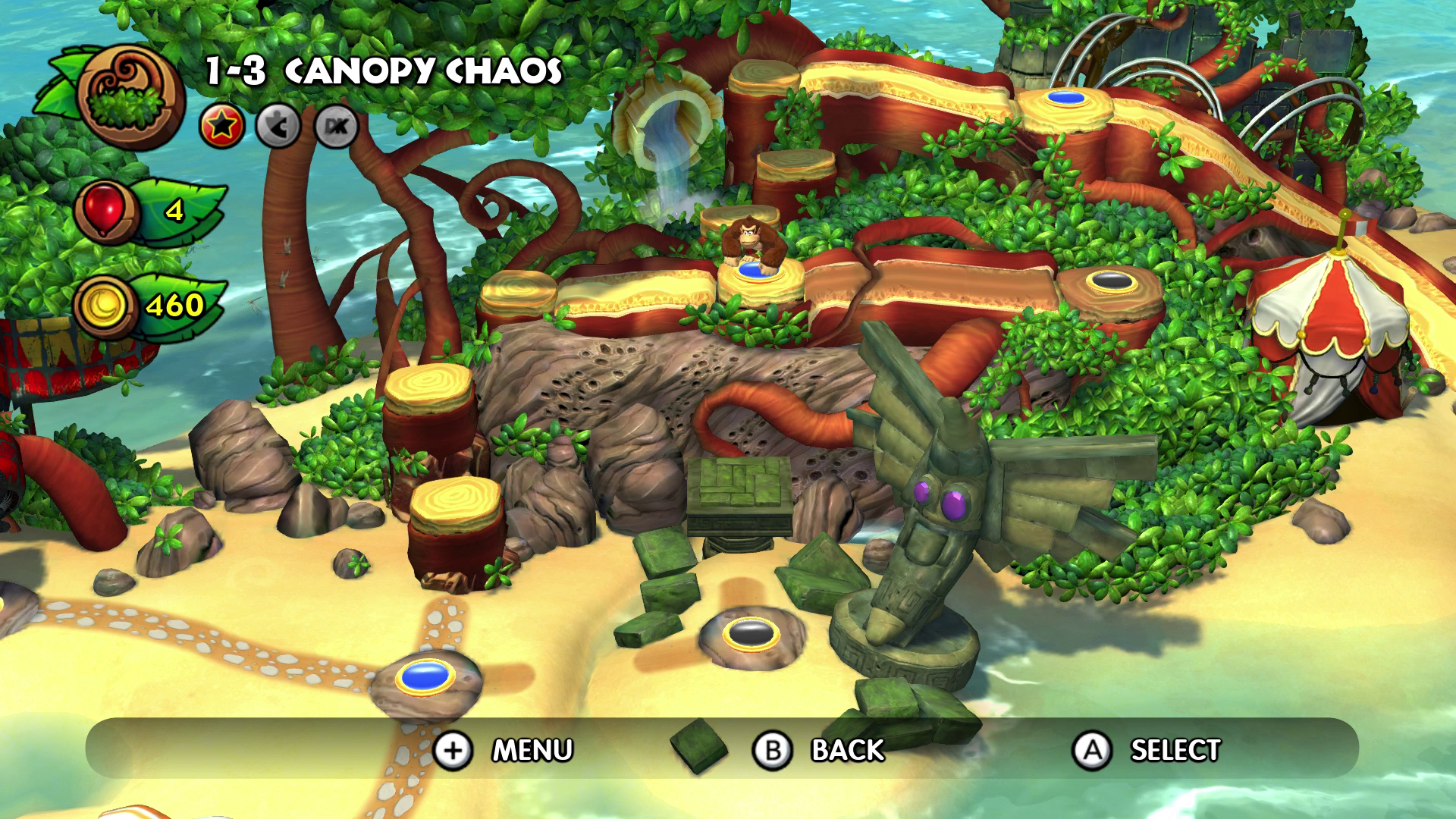The height and width of the screenshot is (819, 1456).
Task: Confirm with the SELECT label
Action: click(x=1175, y=750)
